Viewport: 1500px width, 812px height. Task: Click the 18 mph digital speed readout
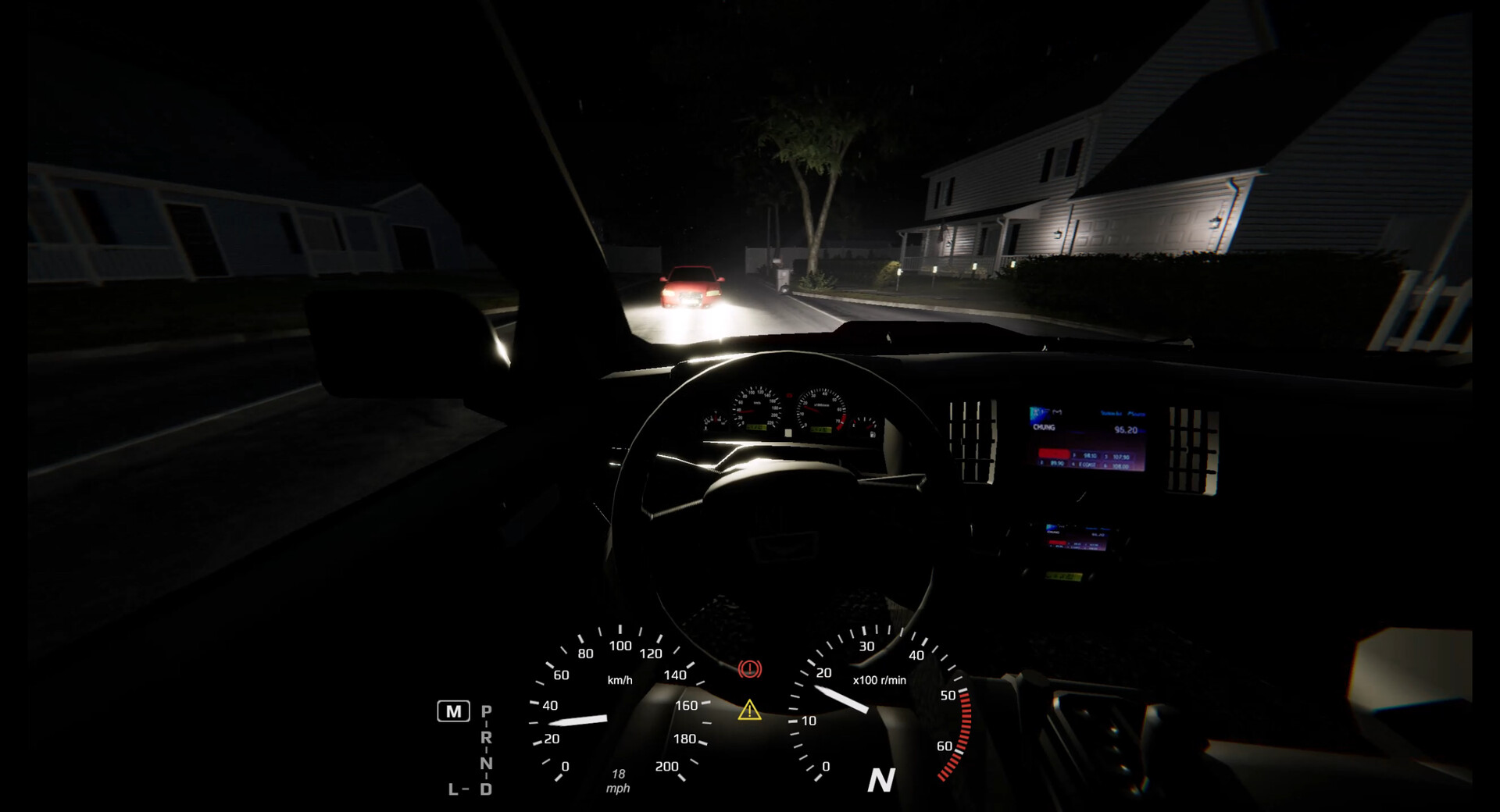(617, 781)
